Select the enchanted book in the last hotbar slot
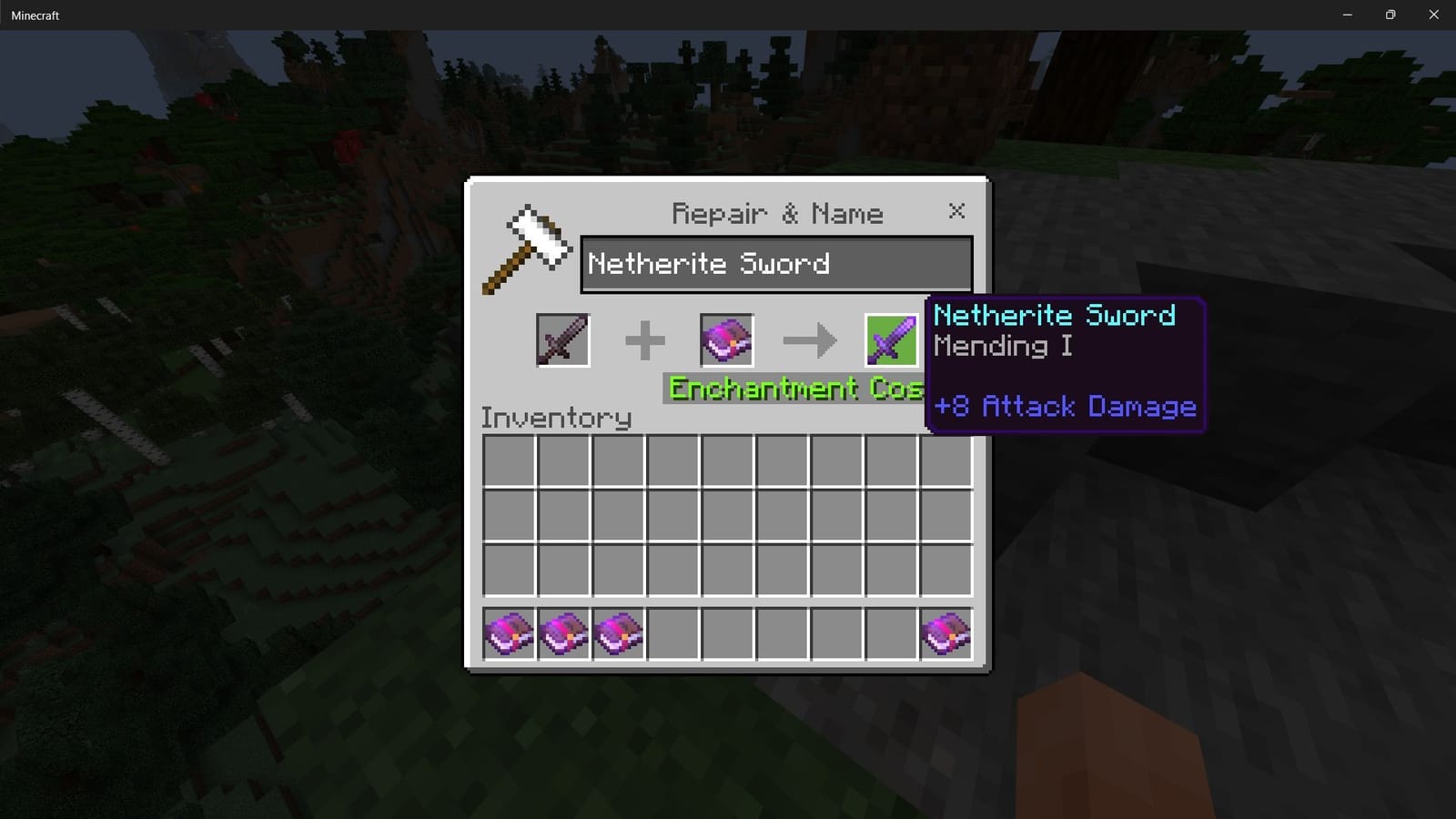Image resolution: width=1456 pixels, height=819 pixels. (x=946, y=634)
